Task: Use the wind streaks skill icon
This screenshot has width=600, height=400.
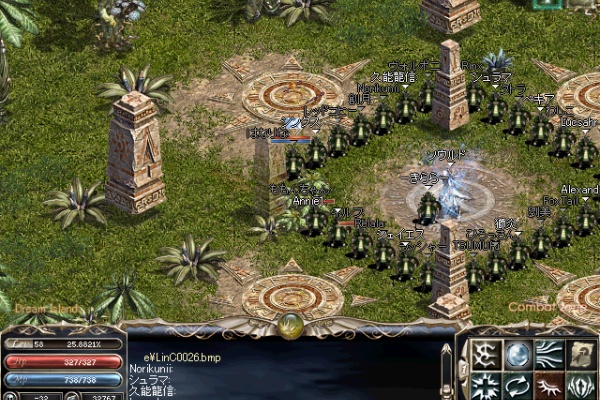Action: click(x=548, y=355)
